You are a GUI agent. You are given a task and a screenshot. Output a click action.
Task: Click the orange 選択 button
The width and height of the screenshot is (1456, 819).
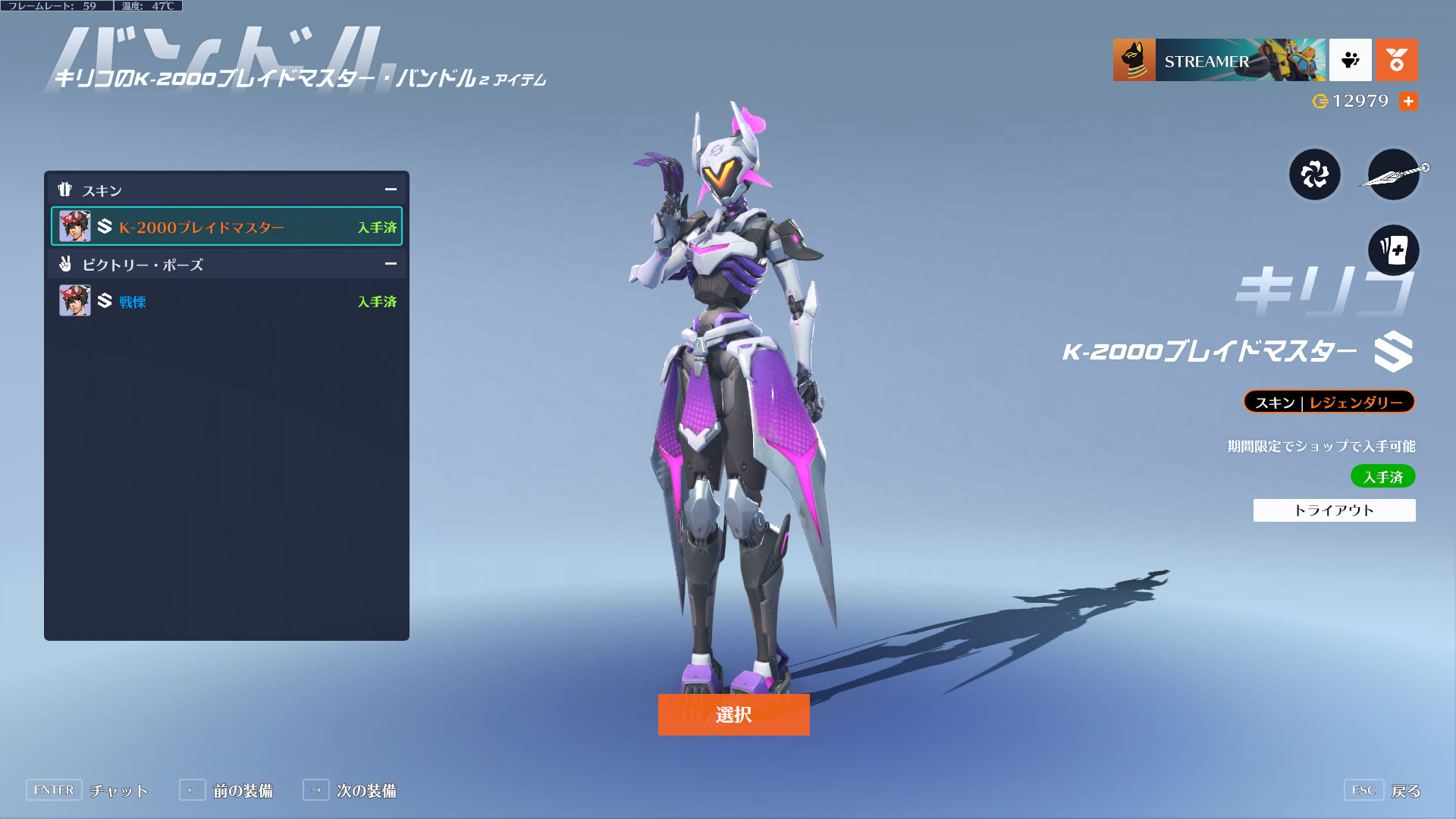pos(733,714)
